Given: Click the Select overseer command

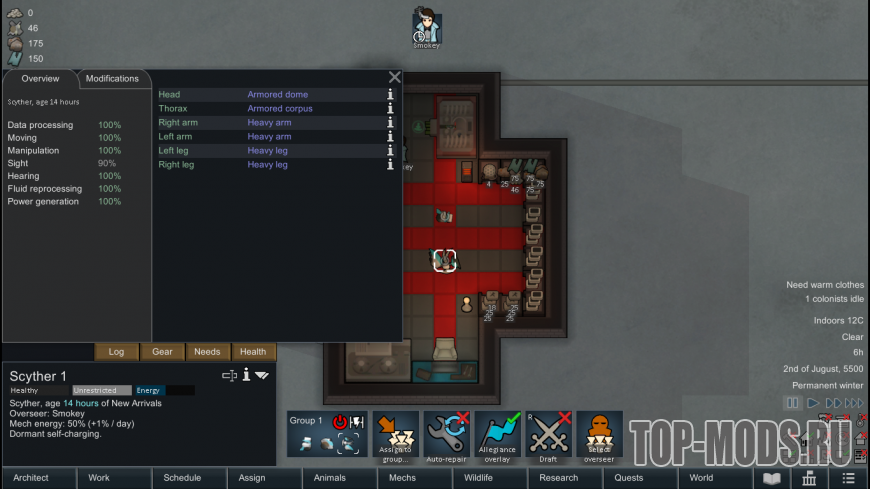Looking at the screenshot, I should 599,436.
